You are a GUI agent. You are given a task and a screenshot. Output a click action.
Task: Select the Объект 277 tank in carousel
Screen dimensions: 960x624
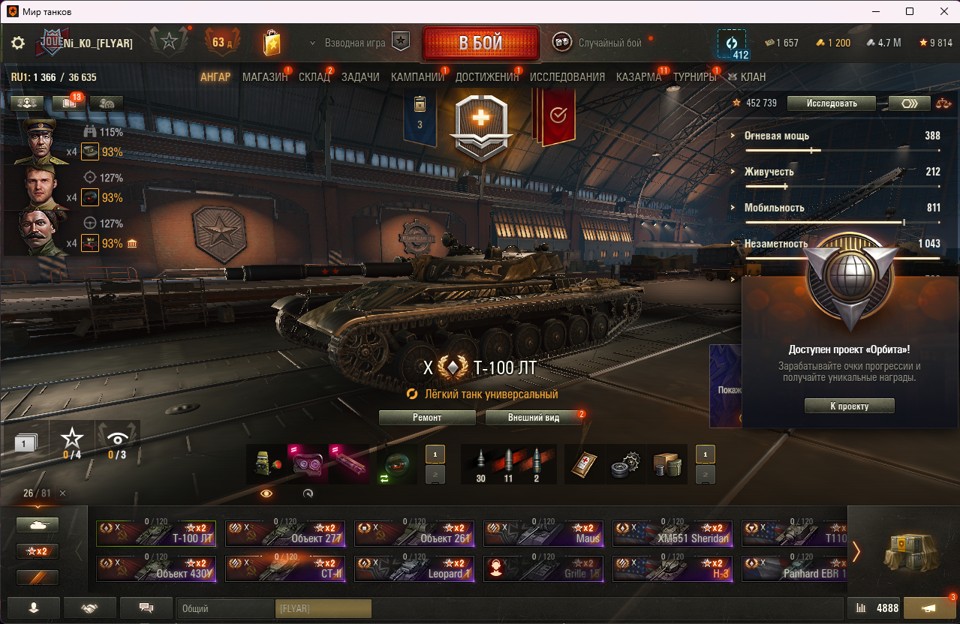287,533
